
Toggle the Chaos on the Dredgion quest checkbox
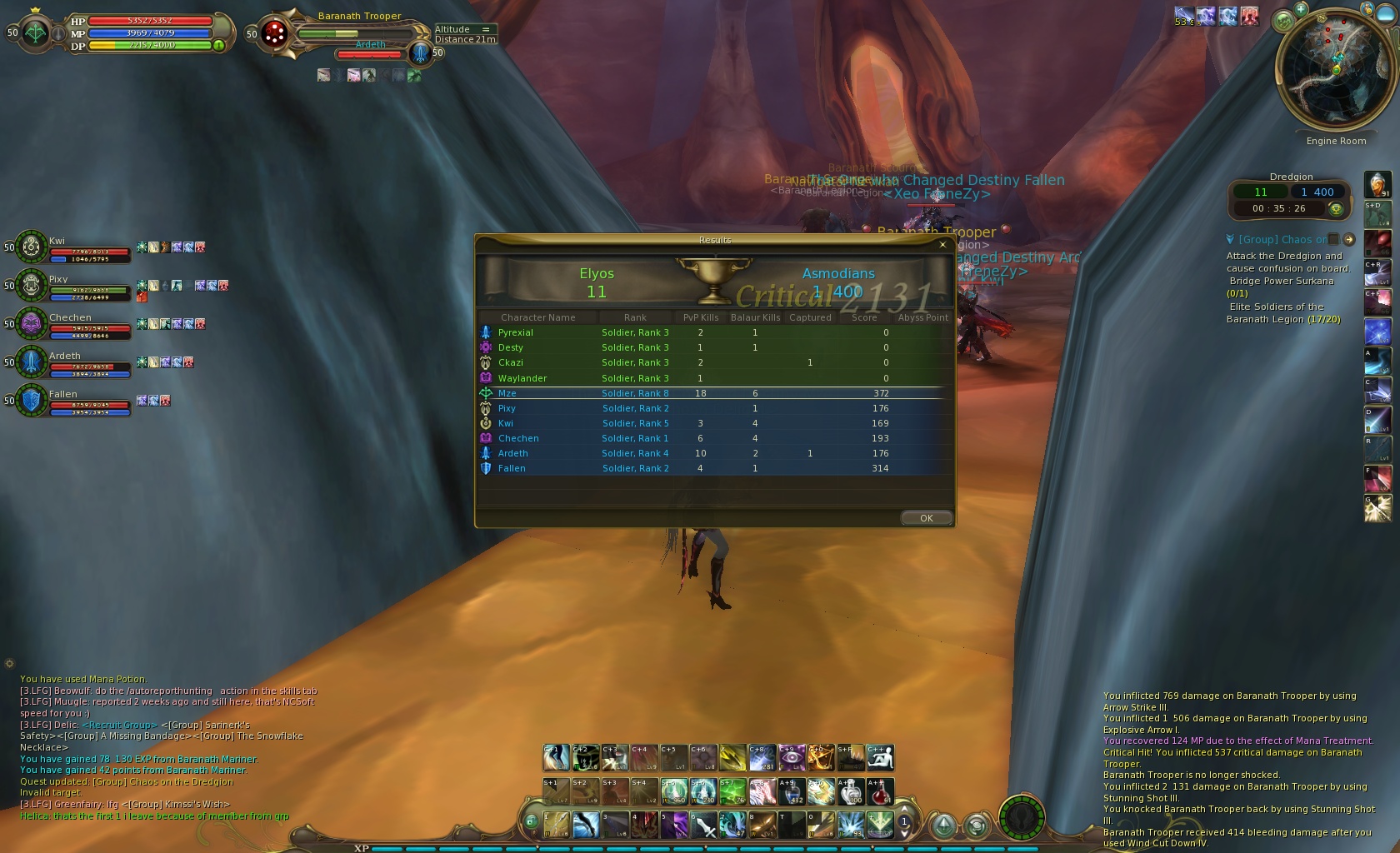click(x=1333, y=239)
